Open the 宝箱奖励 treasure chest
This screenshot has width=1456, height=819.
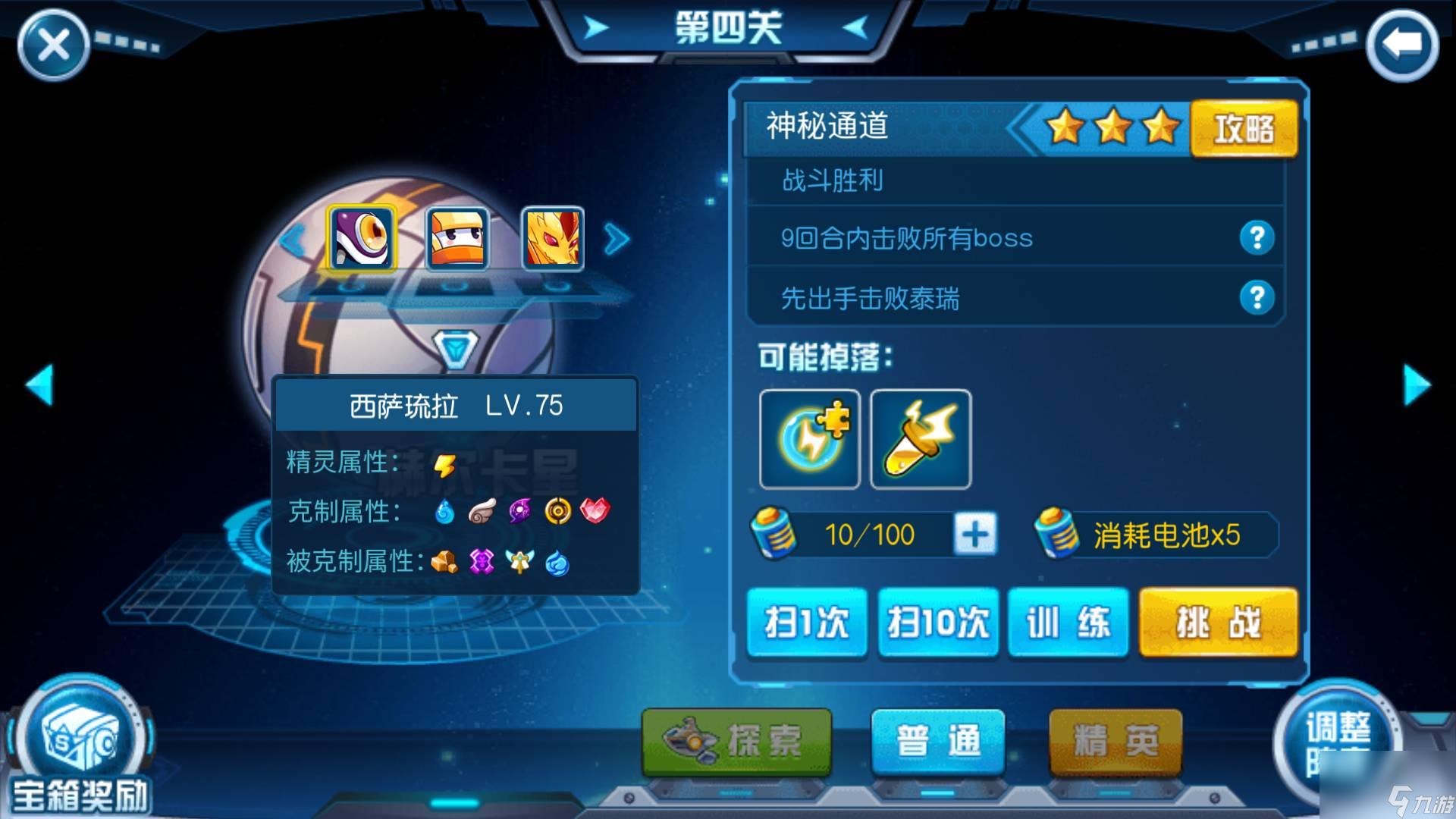(80, 739)
